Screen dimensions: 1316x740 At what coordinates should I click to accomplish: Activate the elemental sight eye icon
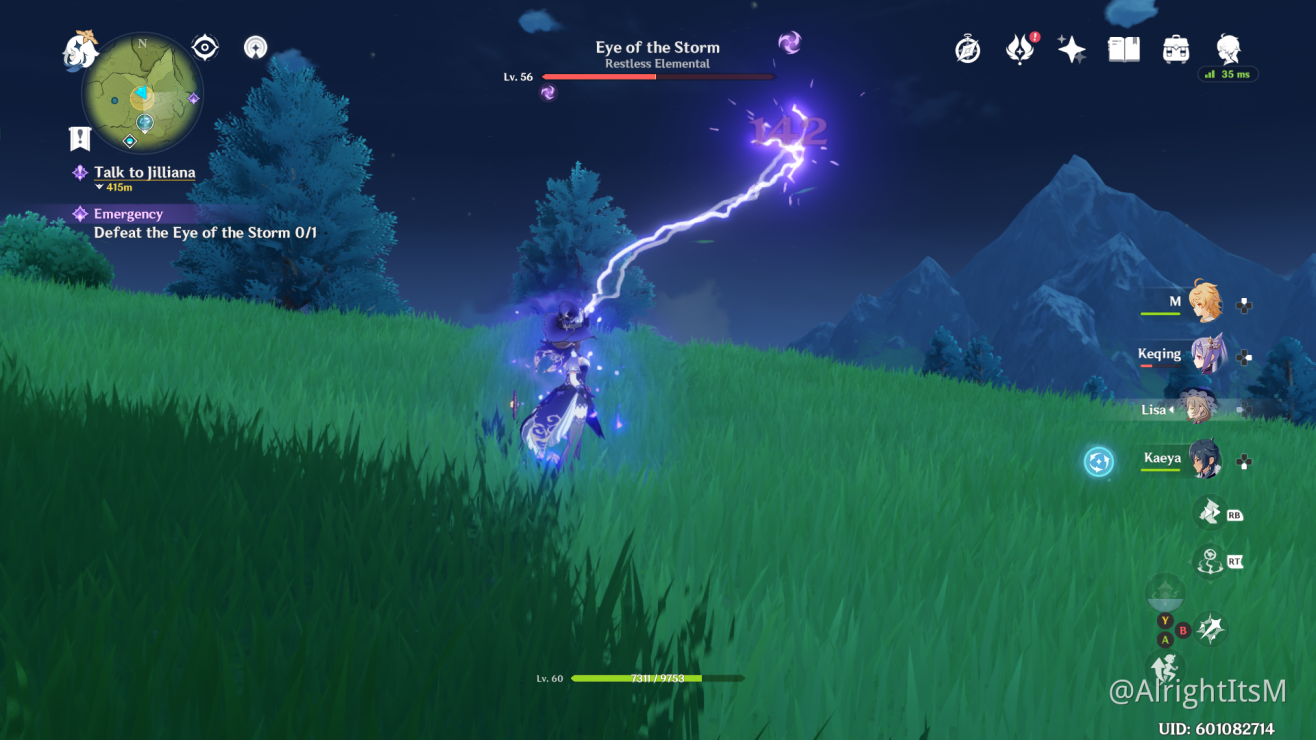(x=205, y=47)
